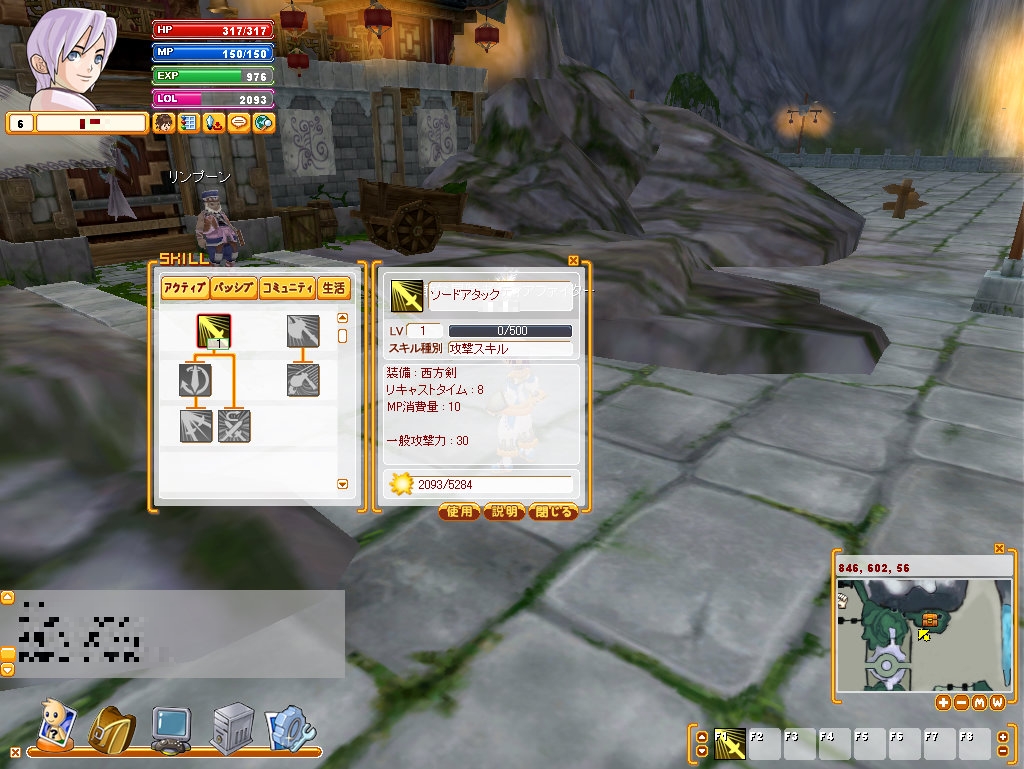This screenshot has height=769, width=1024.
Task: Click the minimap W button
Action: pyautogui.click(x=997, y=703)
